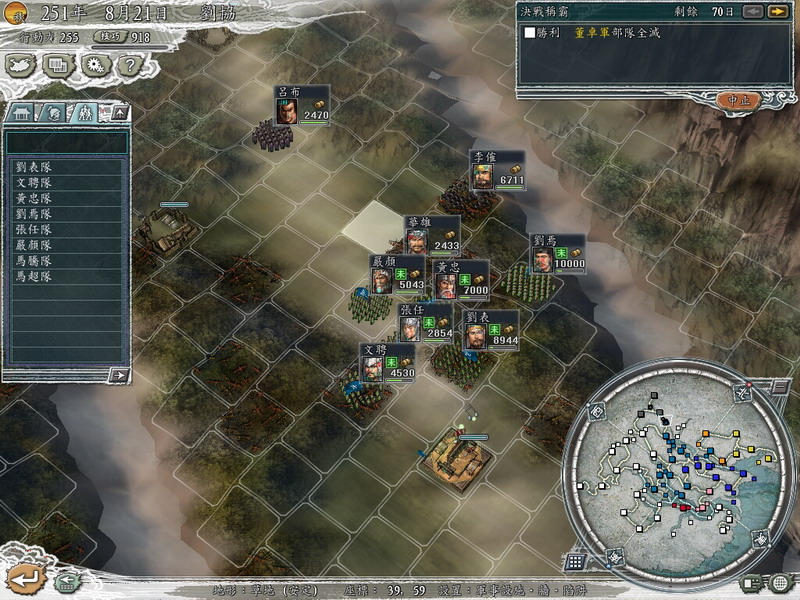Click the 中止 abort button
This screenshot has width=800, height=600.
tap(738, 99)
